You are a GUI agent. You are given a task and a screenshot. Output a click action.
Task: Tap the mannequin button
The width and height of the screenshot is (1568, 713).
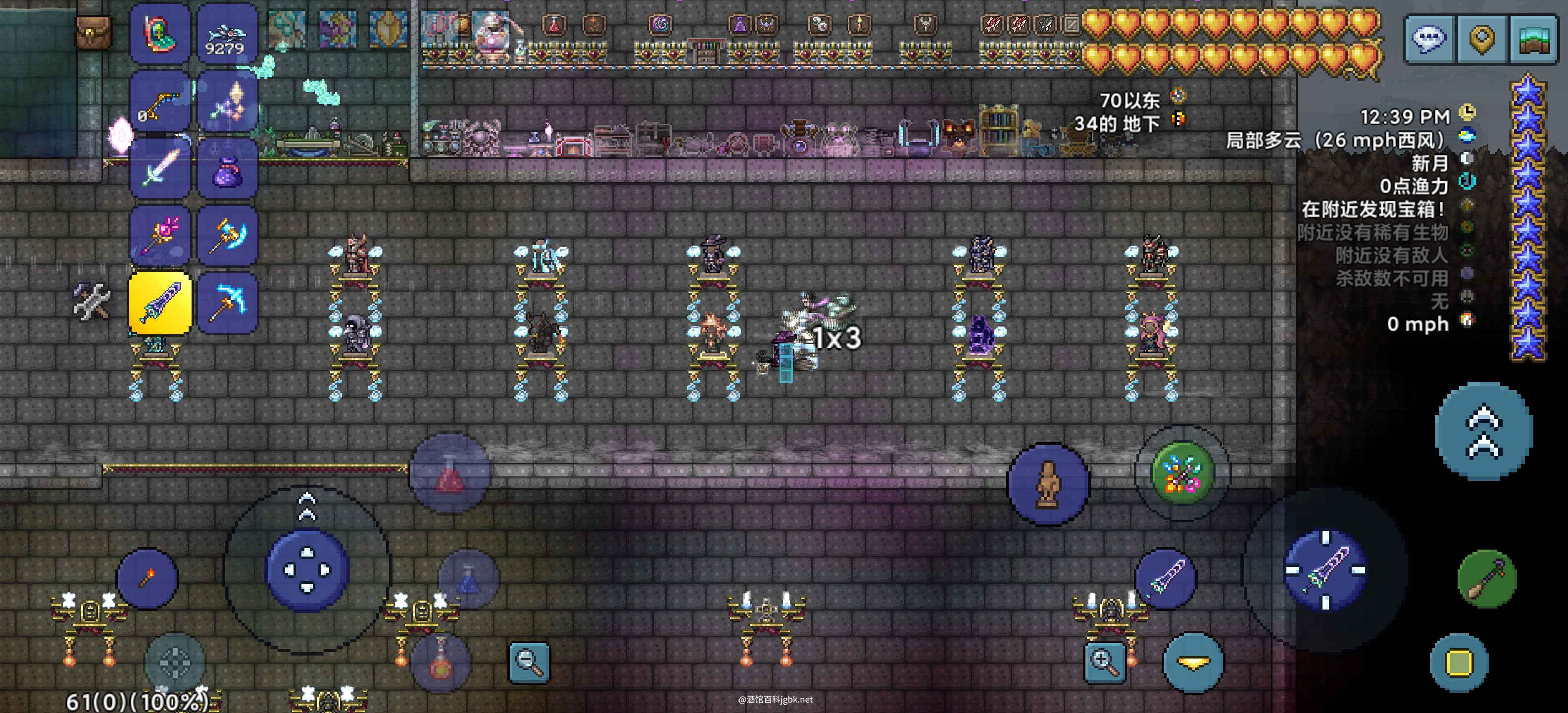1048,484
